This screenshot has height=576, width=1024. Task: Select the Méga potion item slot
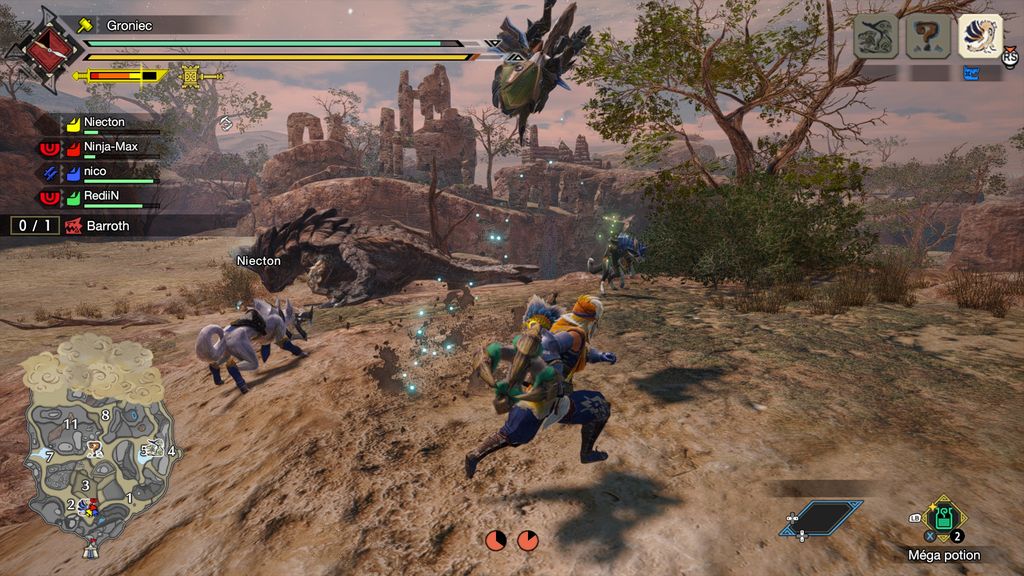tap(943, 518)
